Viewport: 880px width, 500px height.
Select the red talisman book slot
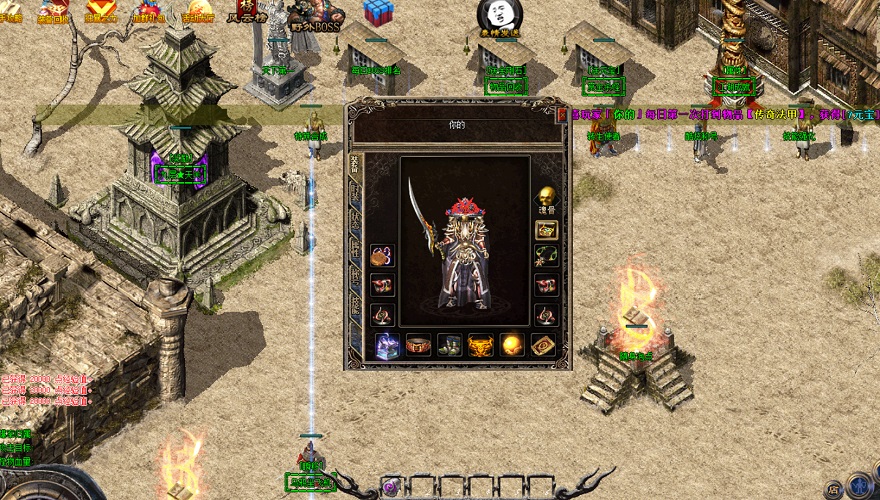coord(544,345)
